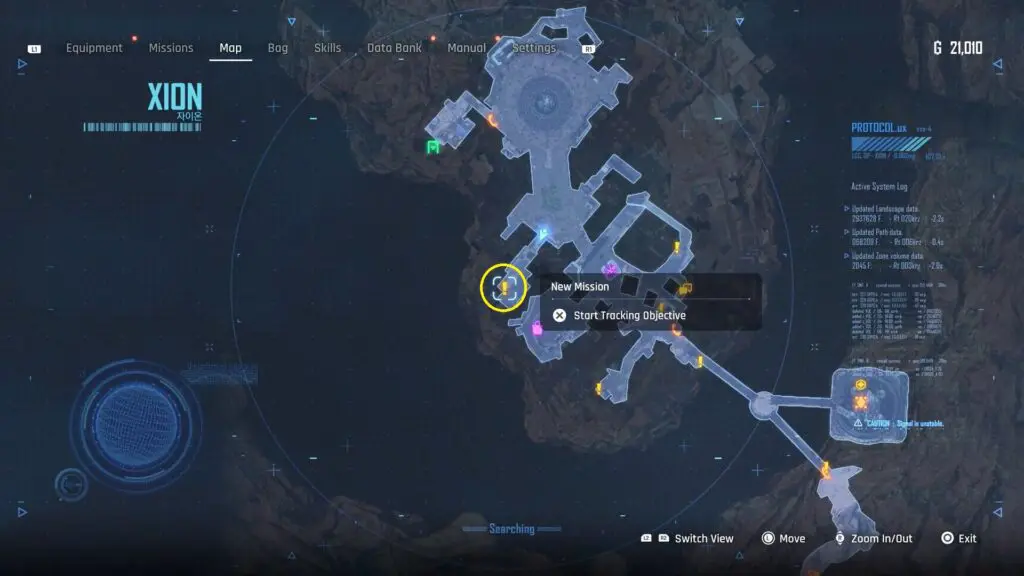
Task: Click the pink padlock map marker
Action: coord(537,327)
